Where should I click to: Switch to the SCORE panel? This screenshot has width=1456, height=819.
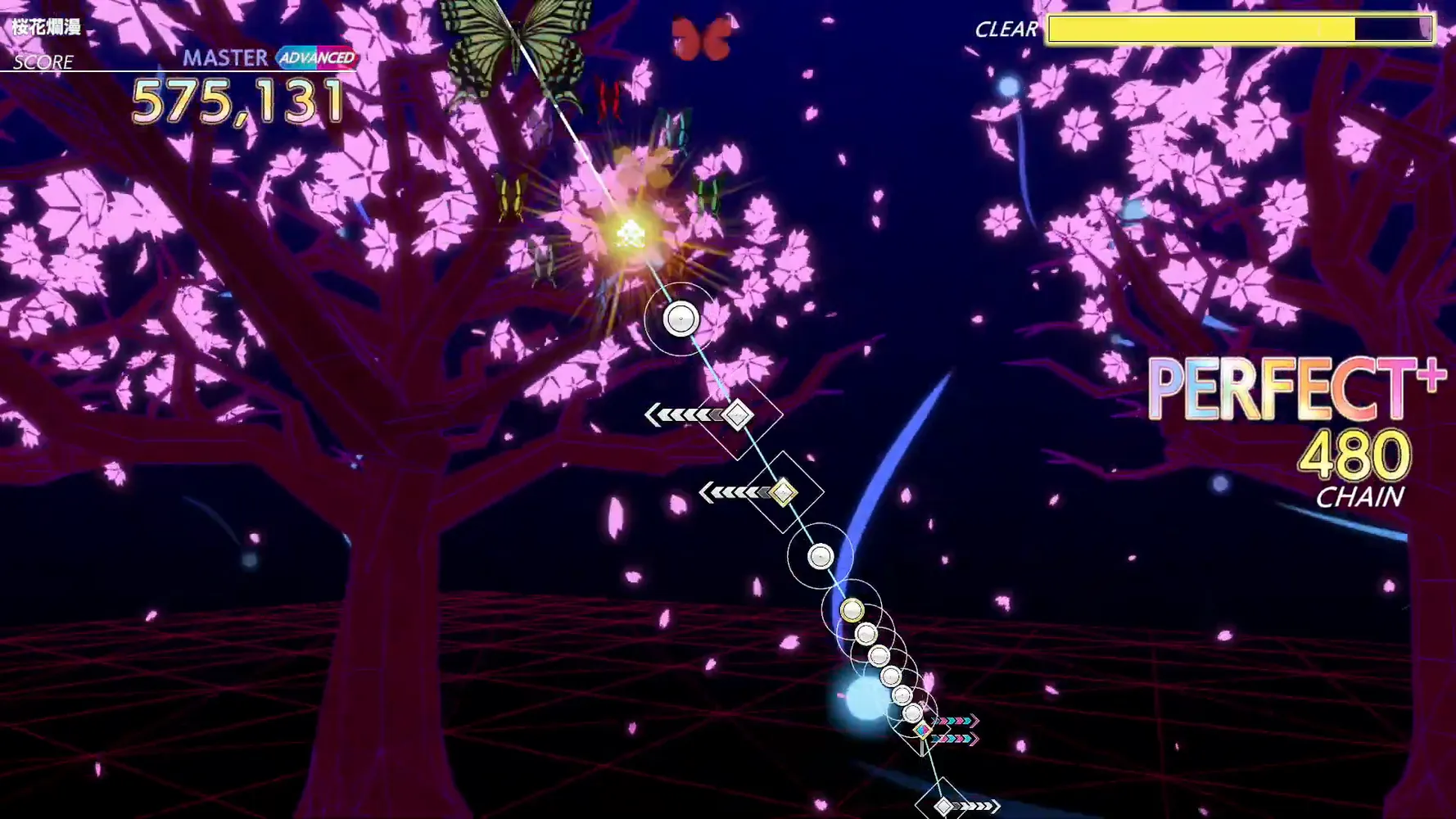point(41,61)
